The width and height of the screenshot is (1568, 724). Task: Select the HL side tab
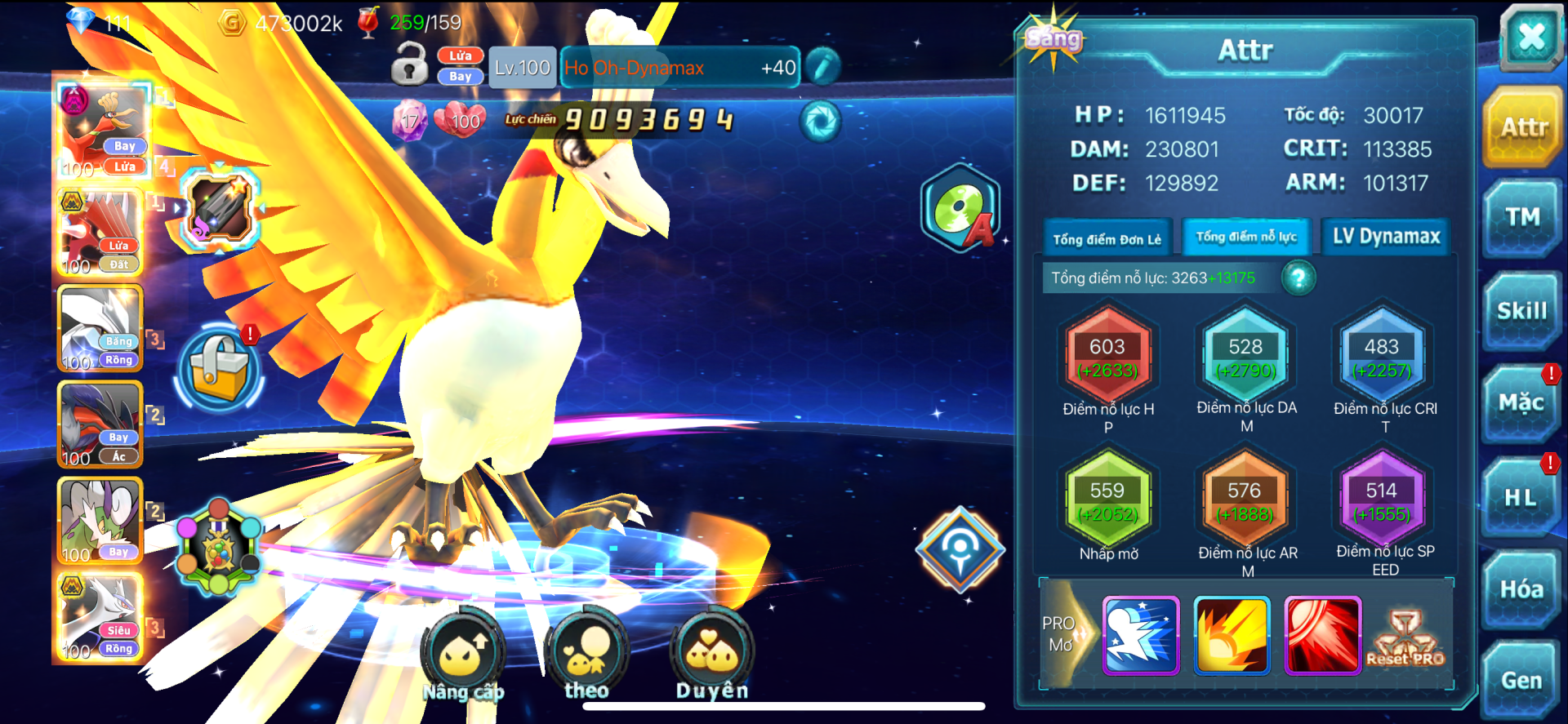(1521, 497)
